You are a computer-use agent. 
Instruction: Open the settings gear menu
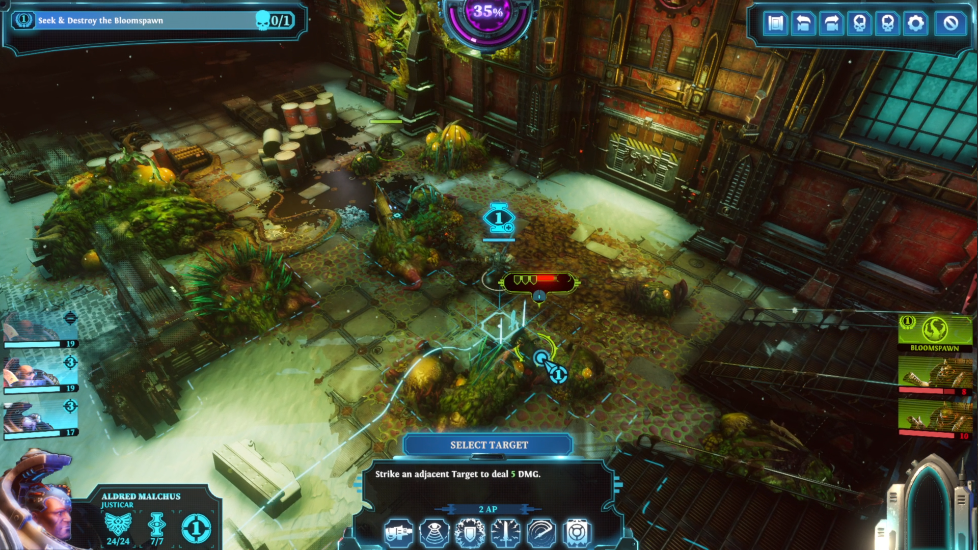915,23
